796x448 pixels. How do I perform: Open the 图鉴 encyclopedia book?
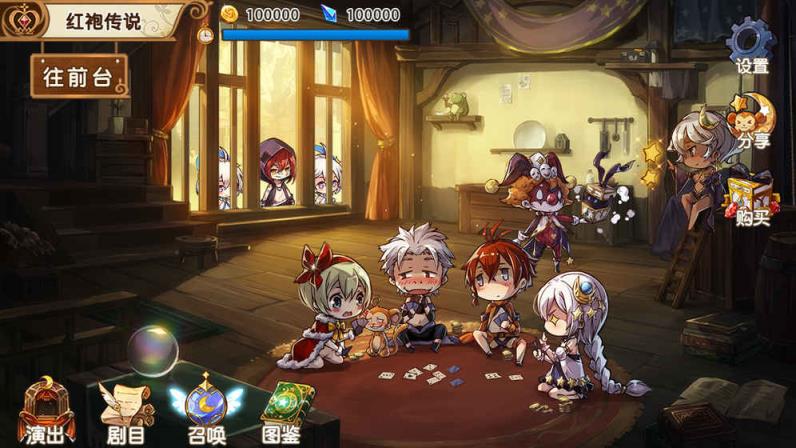(x=284, y=411)
